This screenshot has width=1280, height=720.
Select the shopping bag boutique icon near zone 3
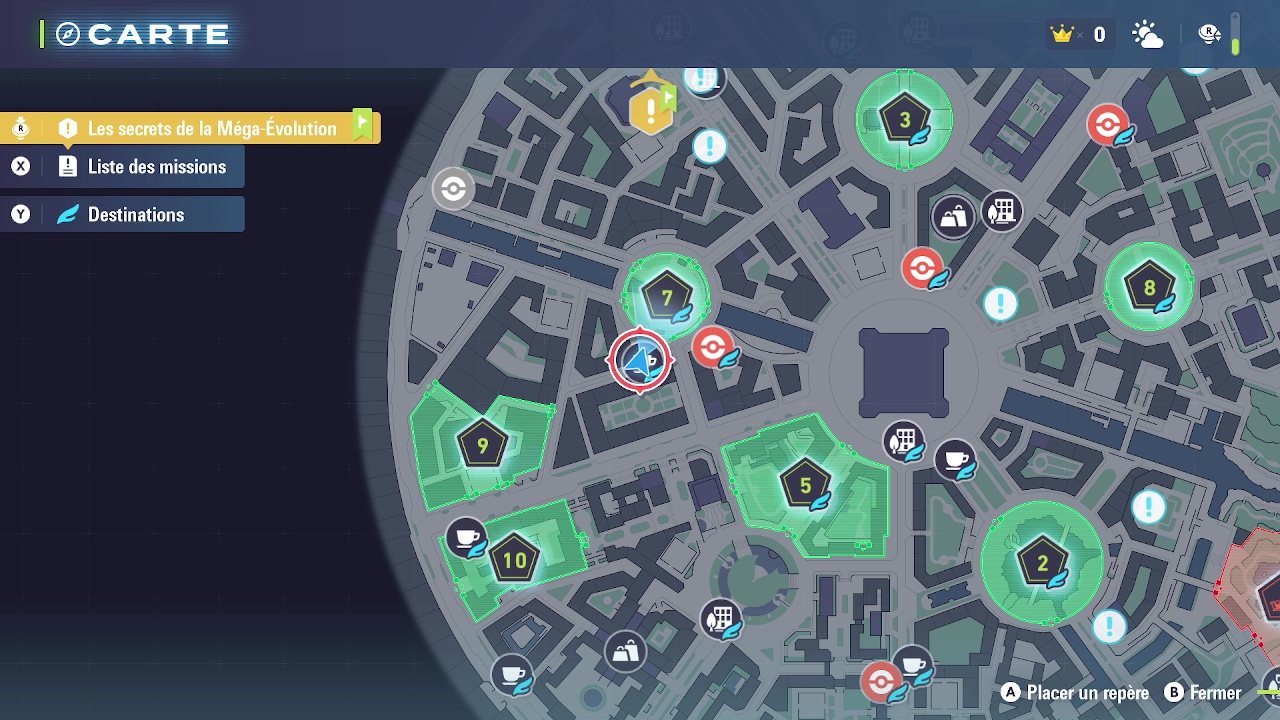pyautogui.click(x=954, y=213)
